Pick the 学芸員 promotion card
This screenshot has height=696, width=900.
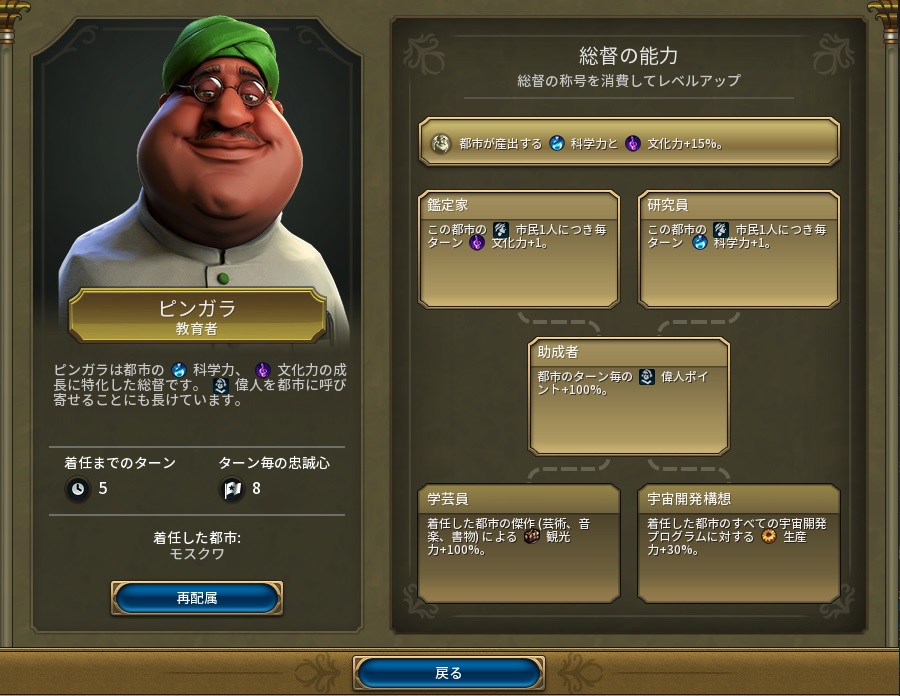pyautogui.click(x=519, y=543)
